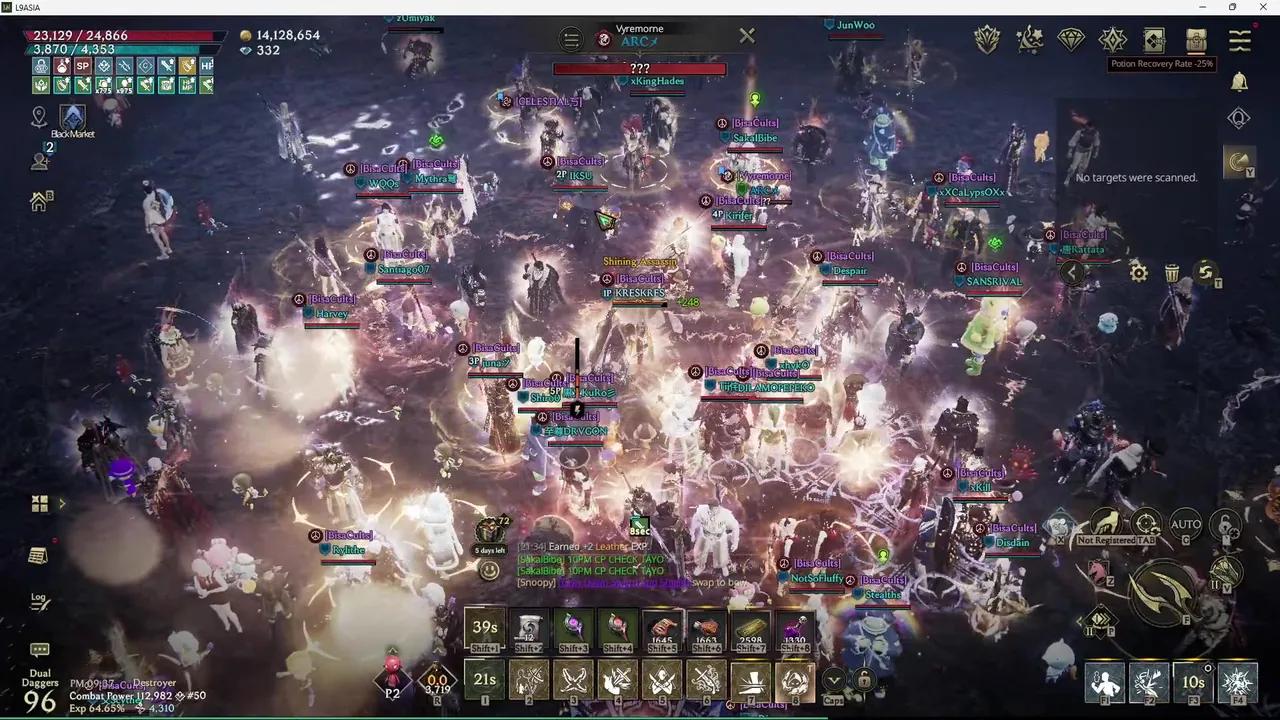Image resolution: width=1280 pixels, height=720 pixels.
Task: Open the Black Market
Action: tap(72, 119)
